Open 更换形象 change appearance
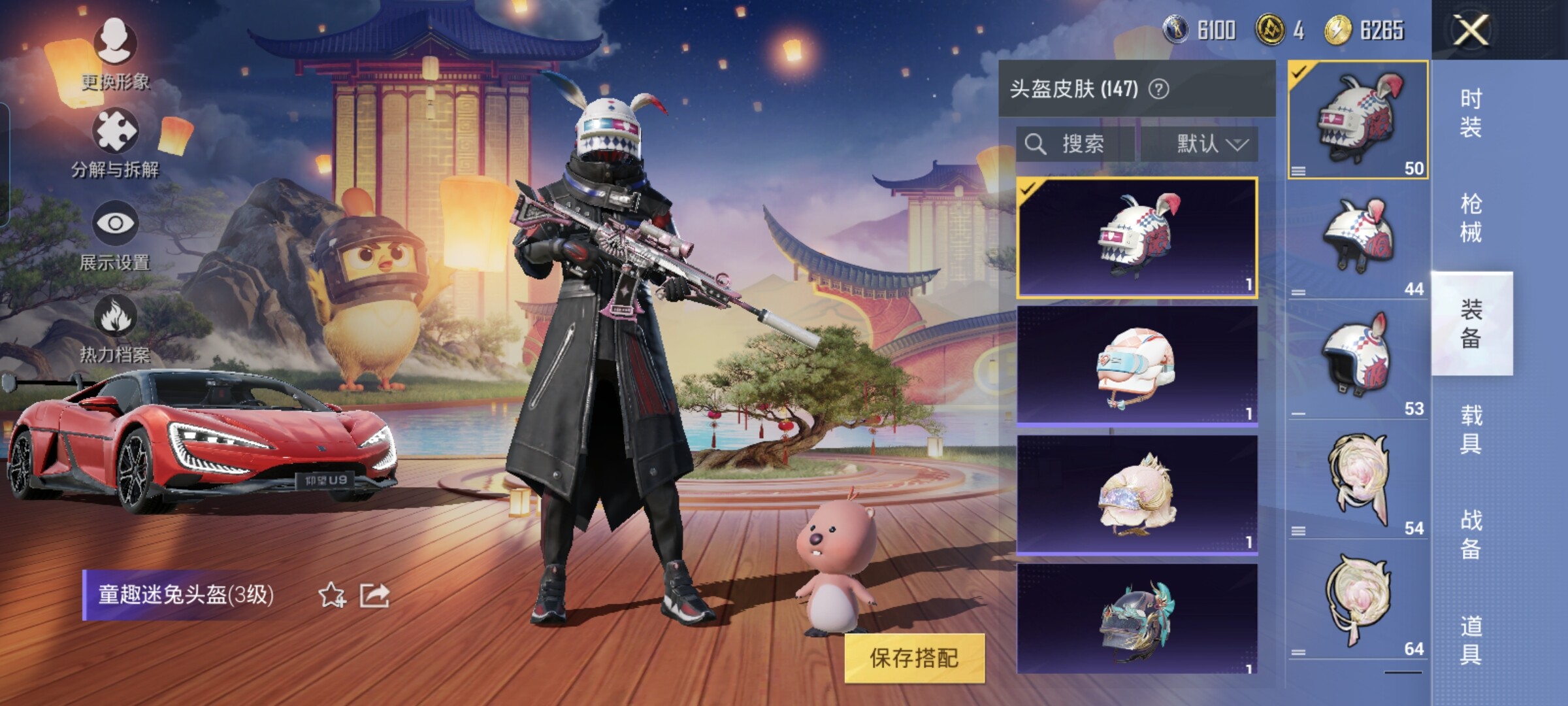 coord(116,54)
